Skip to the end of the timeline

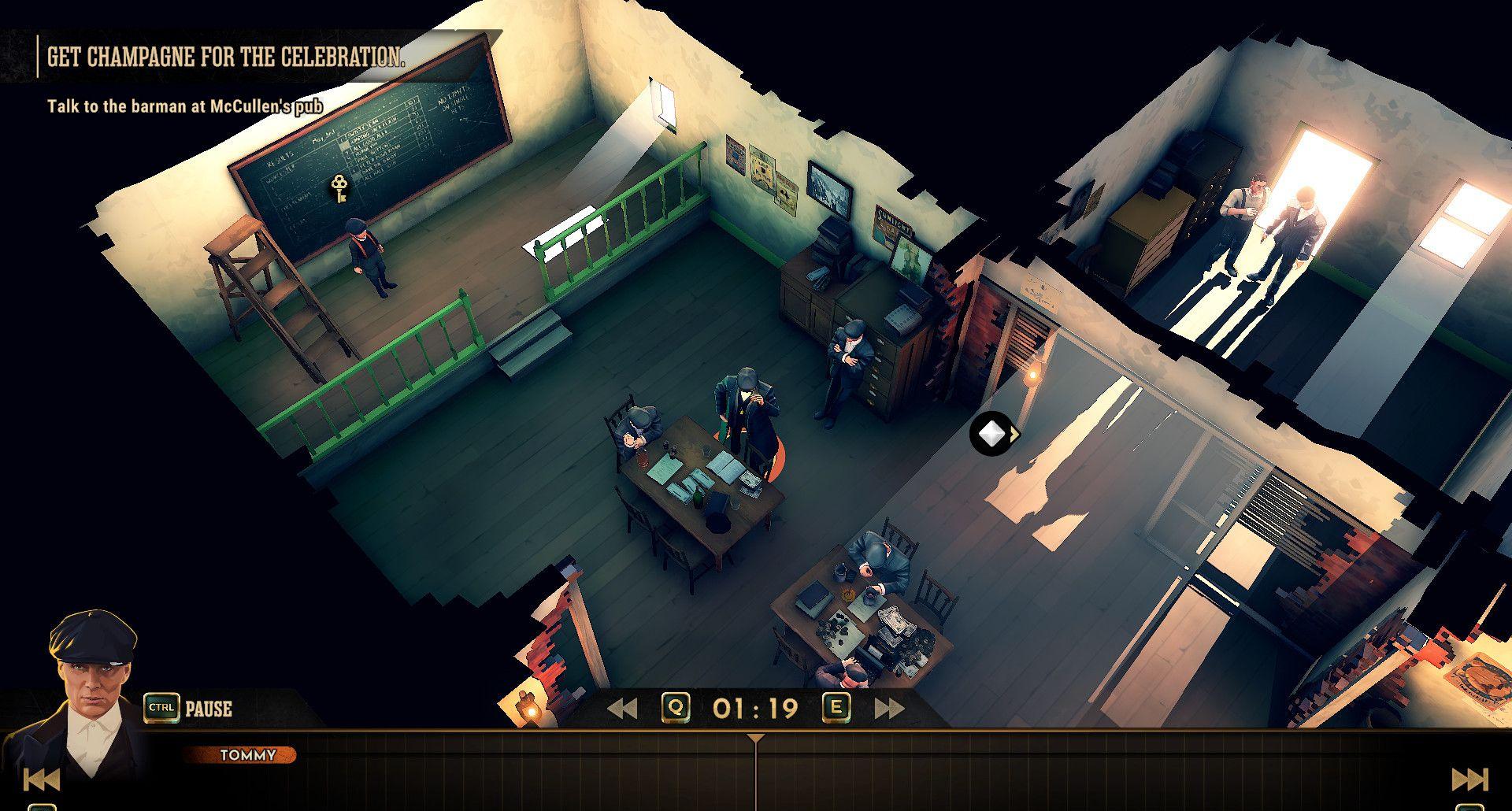[x=1469, y=780]
